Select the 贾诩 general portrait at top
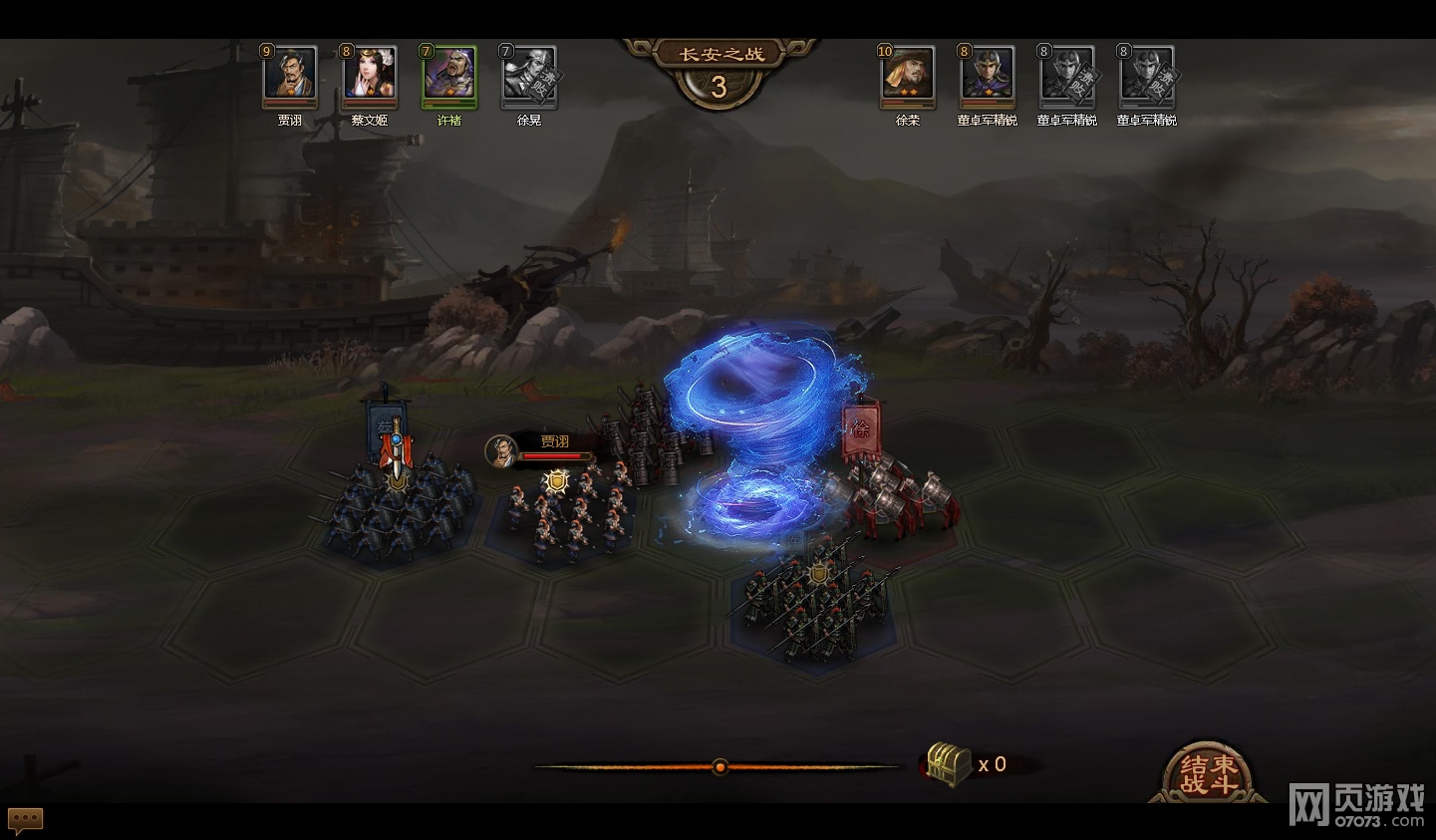Screen dimensions: 1436x840 [290, 75]
